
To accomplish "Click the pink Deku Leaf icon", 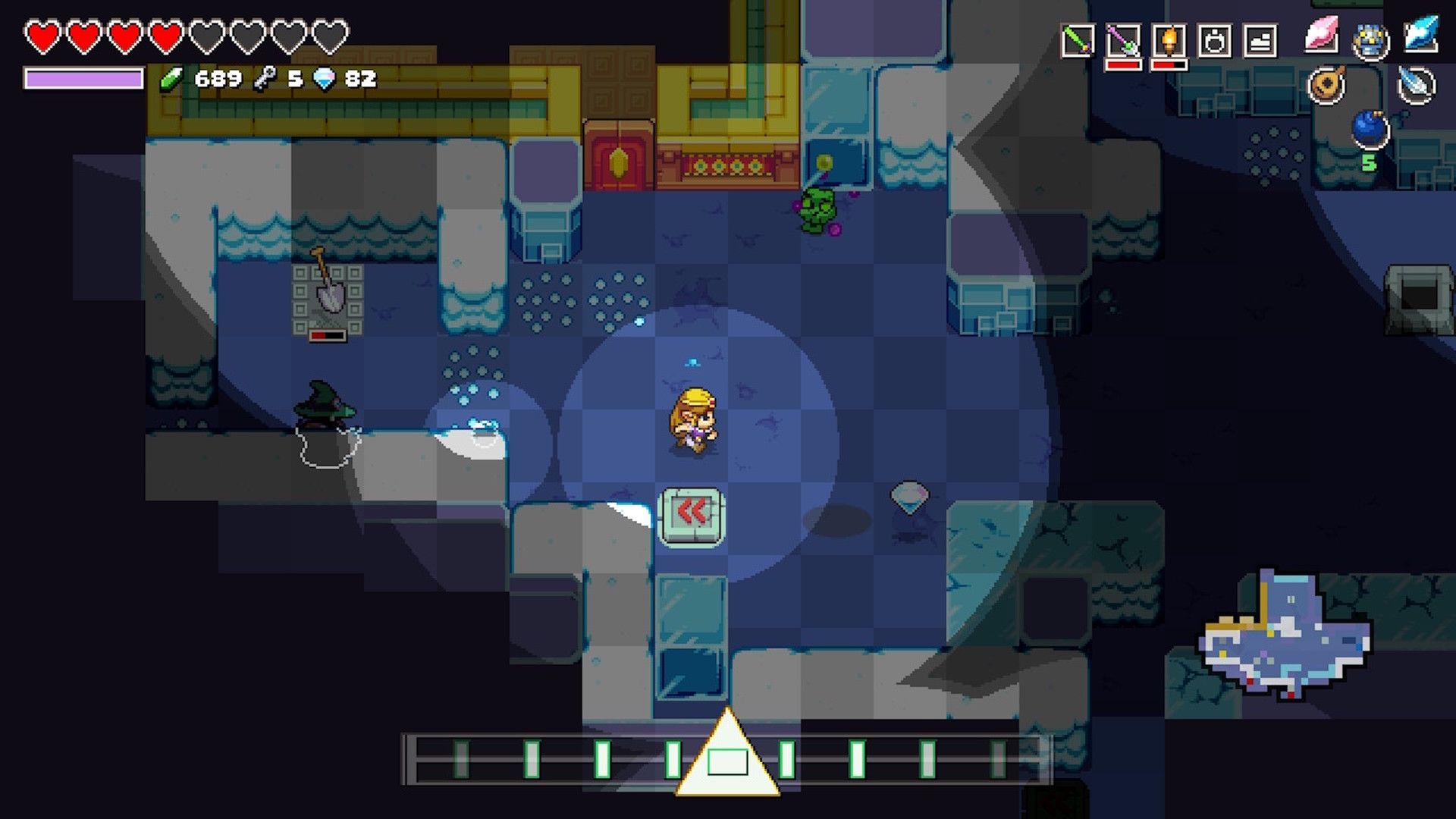I will click(x=1322, y=35).
